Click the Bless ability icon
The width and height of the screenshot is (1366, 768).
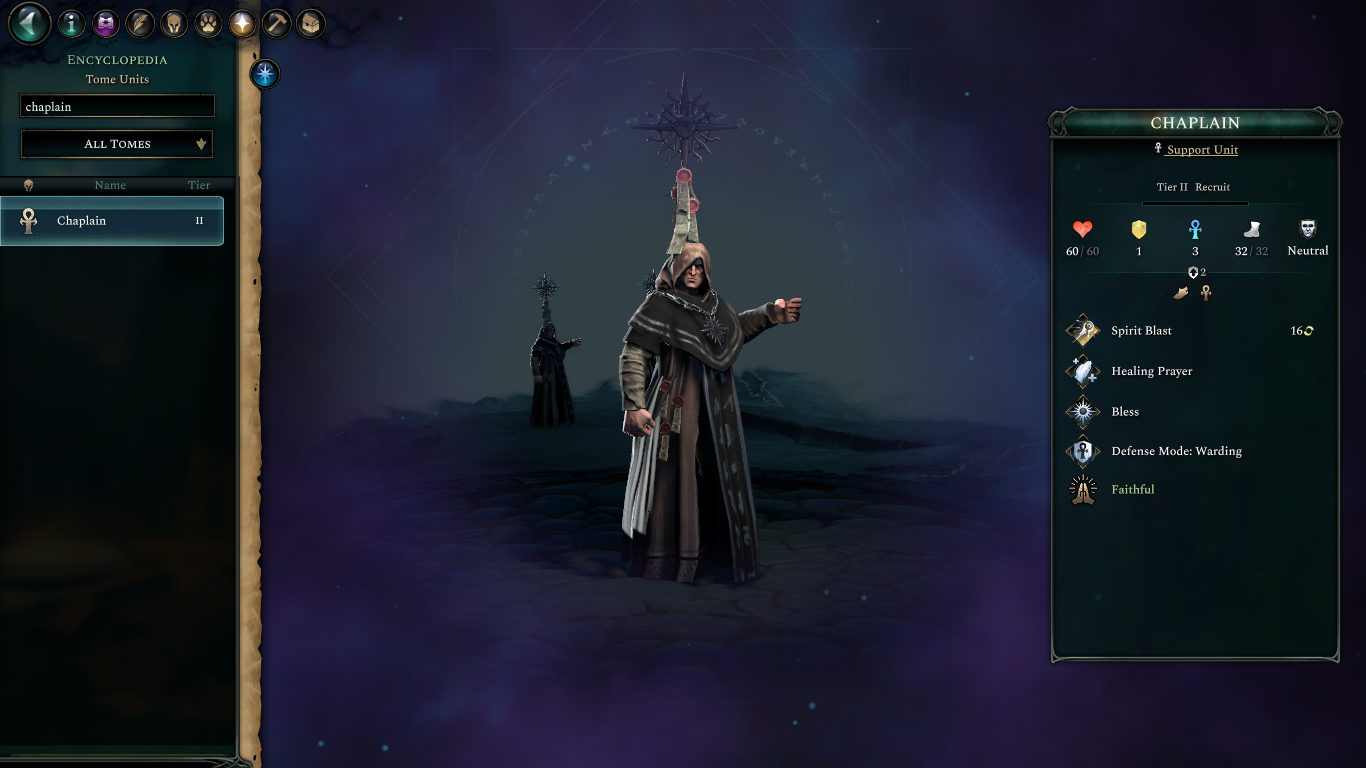[x=1083, y=411]
